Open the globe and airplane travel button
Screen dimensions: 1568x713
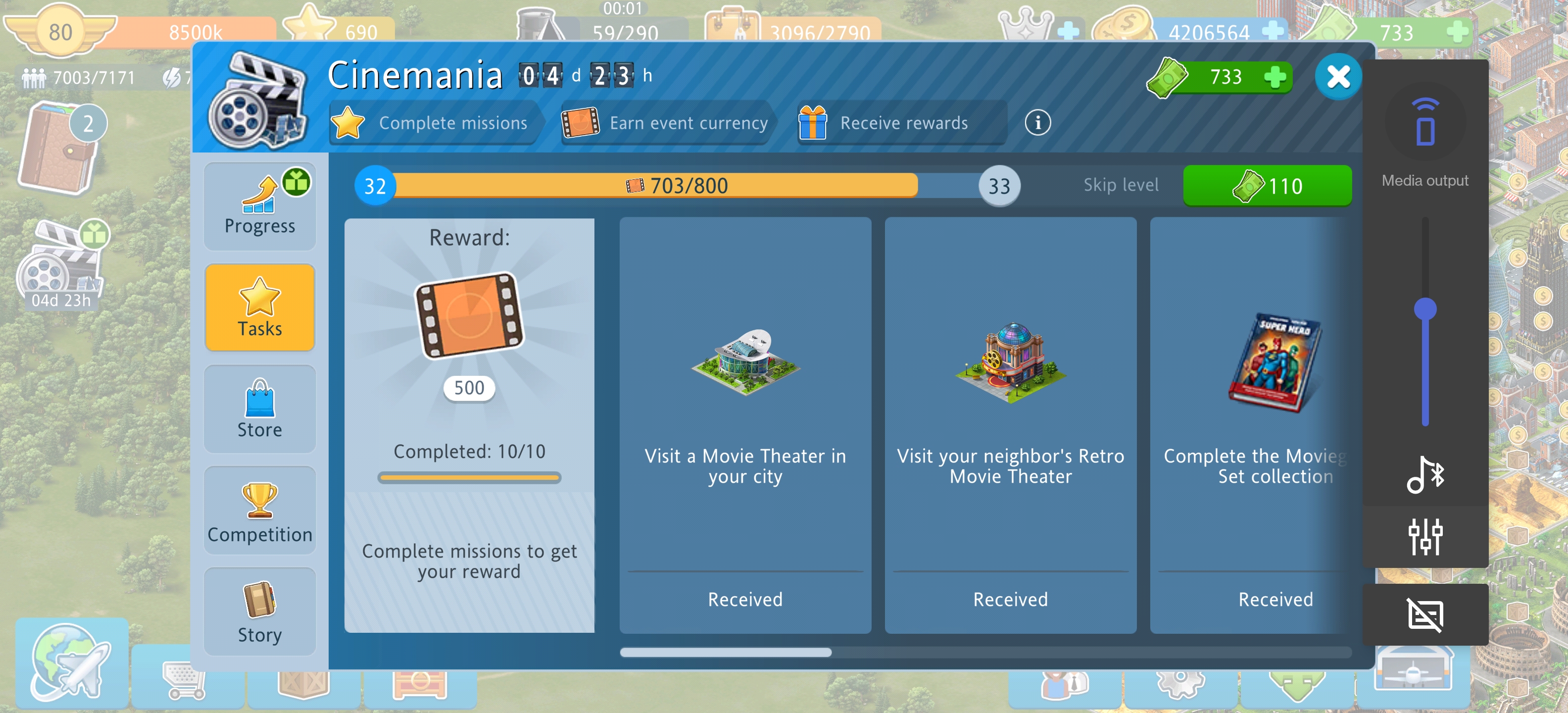(71, 663)
